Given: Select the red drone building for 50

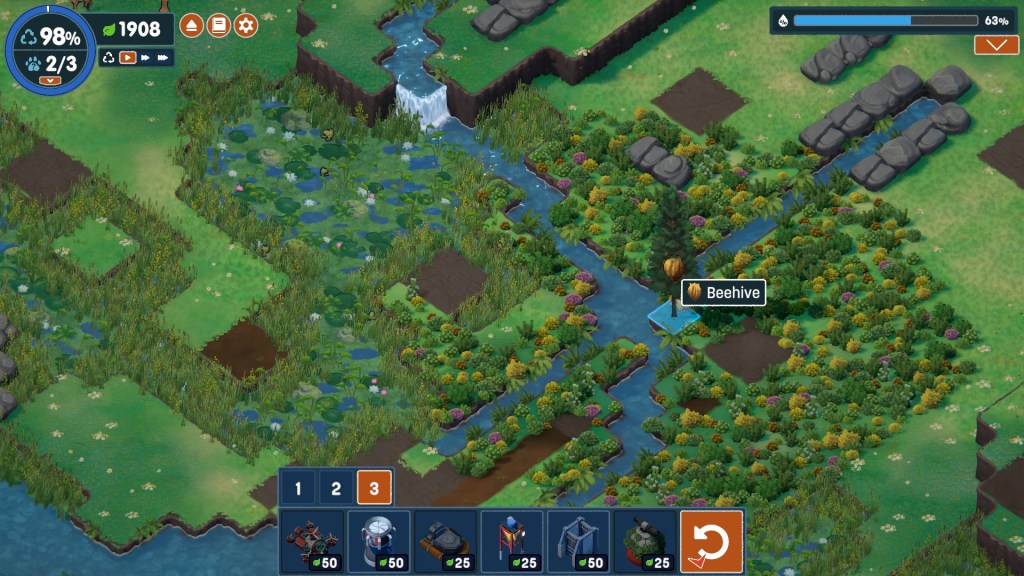Looking at the screenshot, I should tap(312, 542).
